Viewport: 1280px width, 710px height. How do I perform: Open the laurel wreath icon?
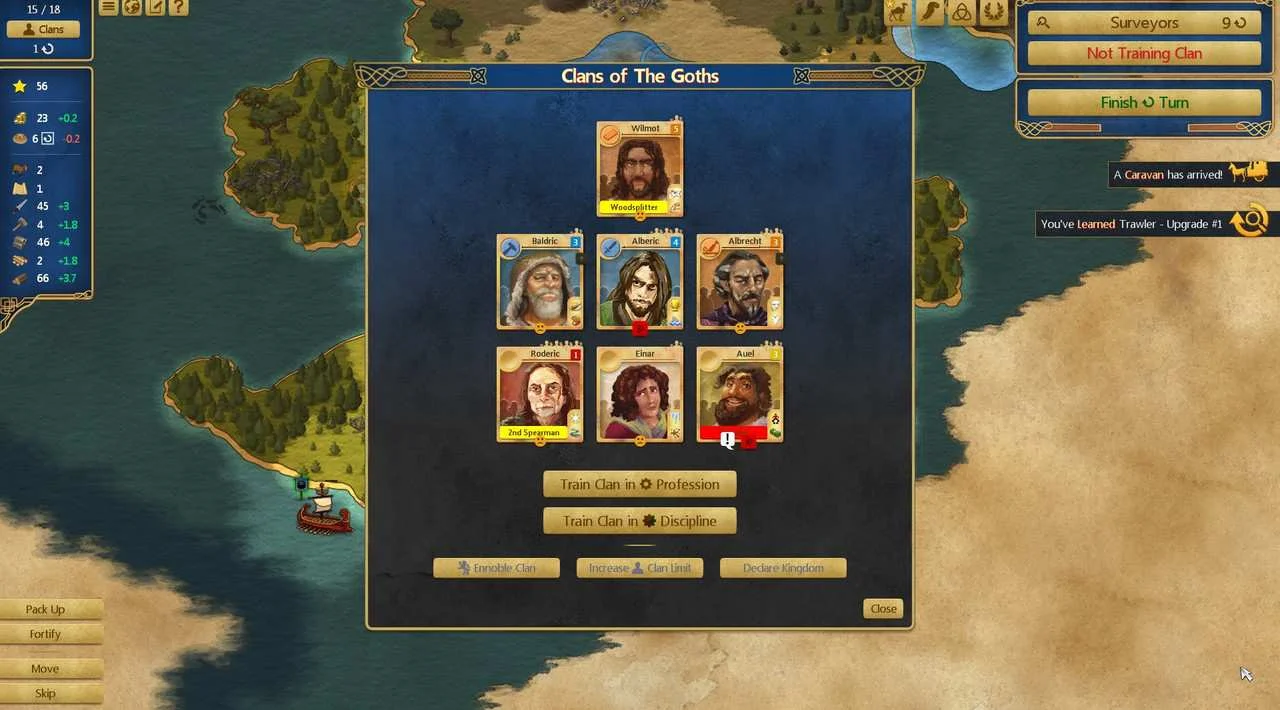(994, 12)
